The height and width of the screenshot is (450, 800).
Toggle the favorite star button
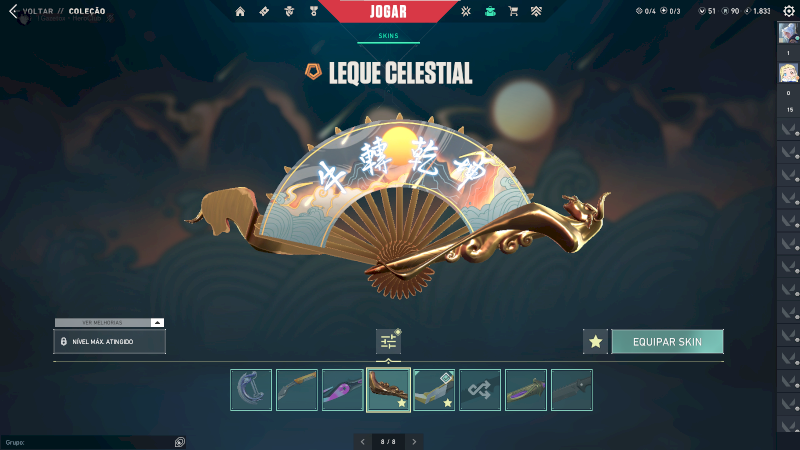coord(595,342)
